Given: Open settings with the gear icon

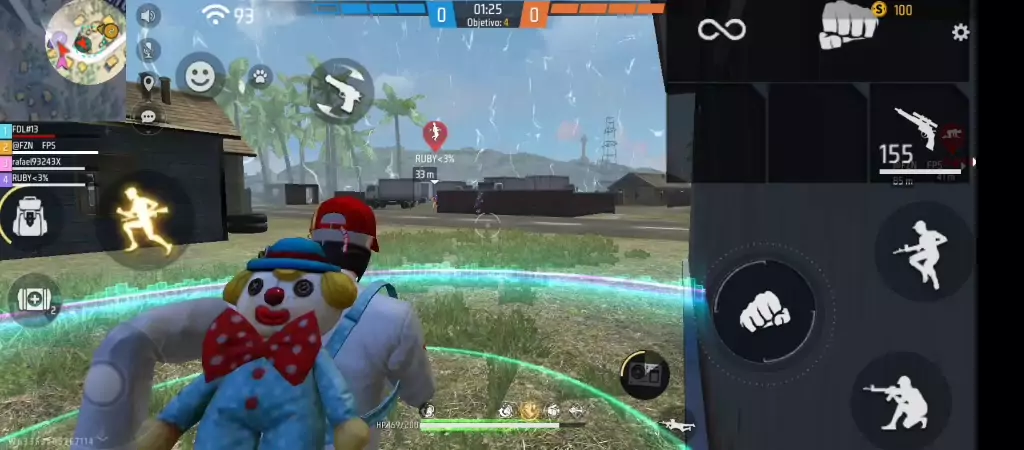Looking at the screenshot, I should (x=960, y=33).
